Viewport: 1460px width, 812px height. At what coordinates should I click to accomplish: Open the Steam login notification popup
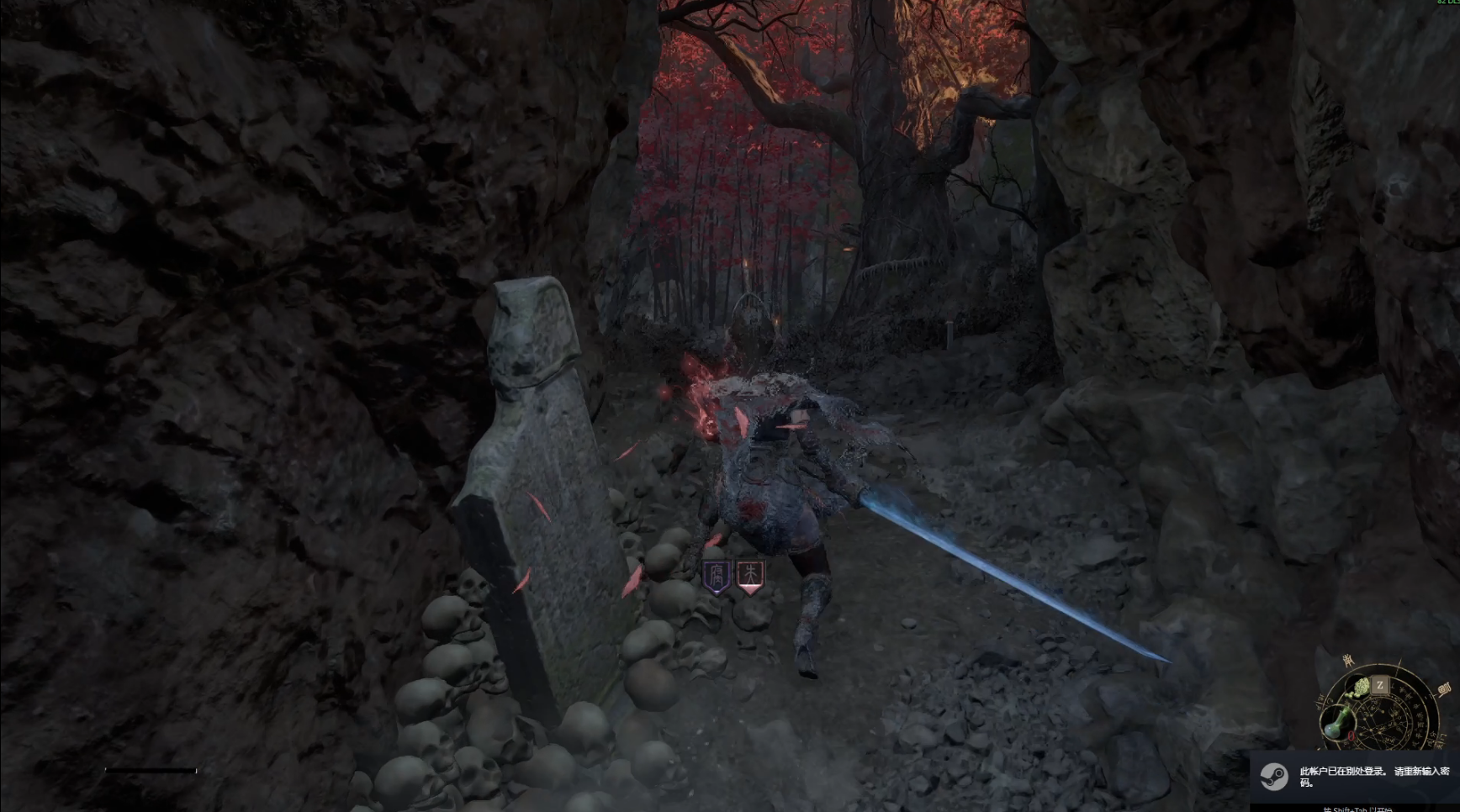point(1356,777)
